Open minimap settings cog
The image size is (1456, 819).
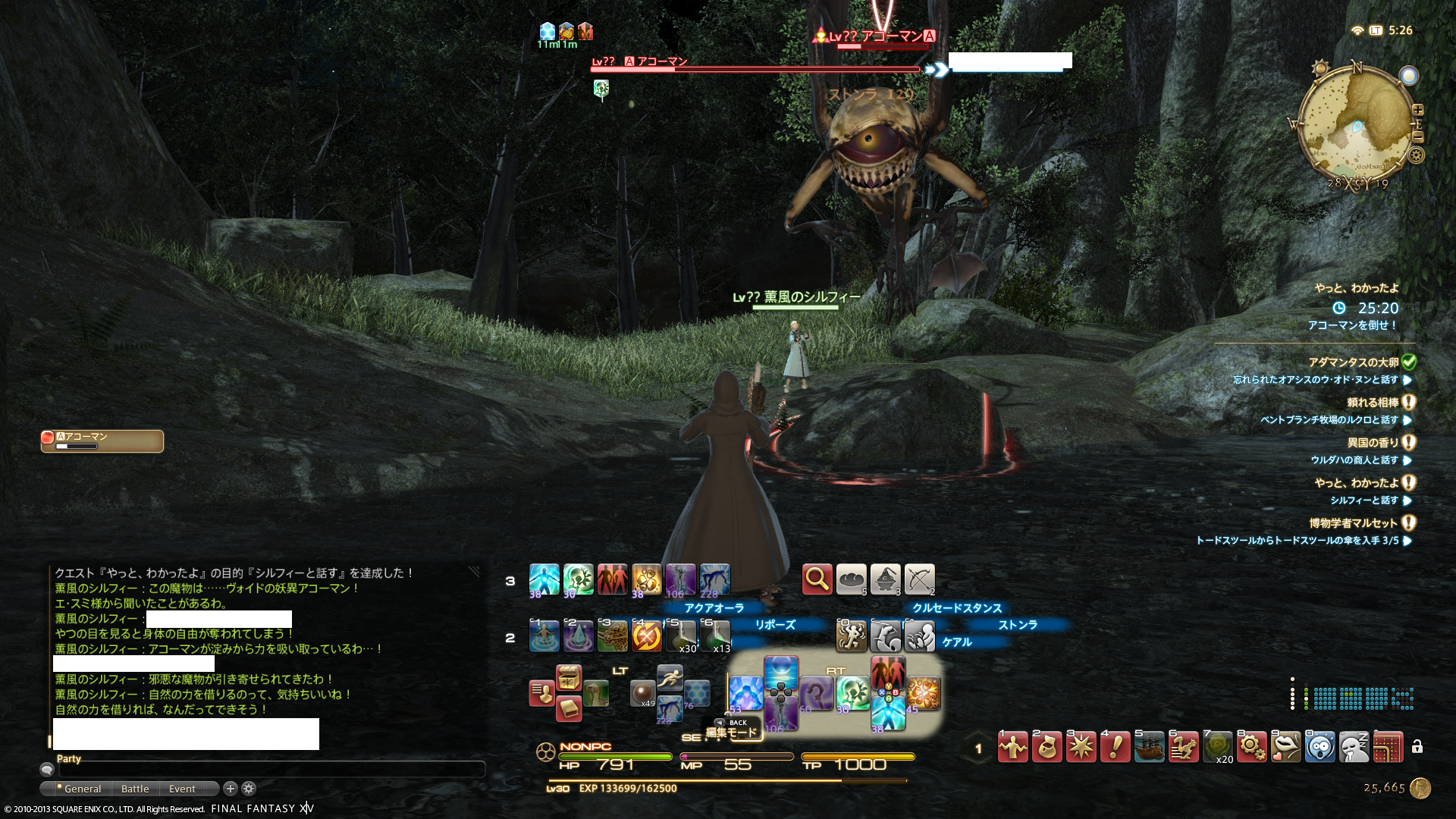[1416, 155]
